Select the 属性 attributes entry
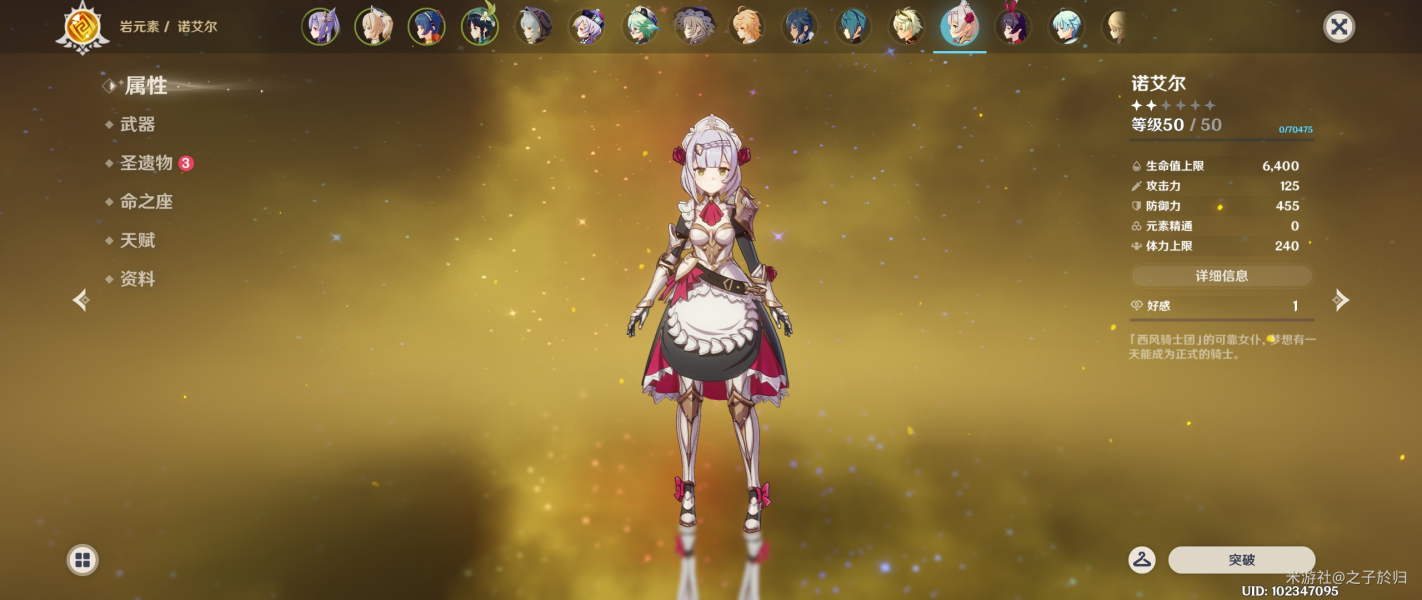The width and height of the screenshot is (1422, 600). tap(145, 86)
